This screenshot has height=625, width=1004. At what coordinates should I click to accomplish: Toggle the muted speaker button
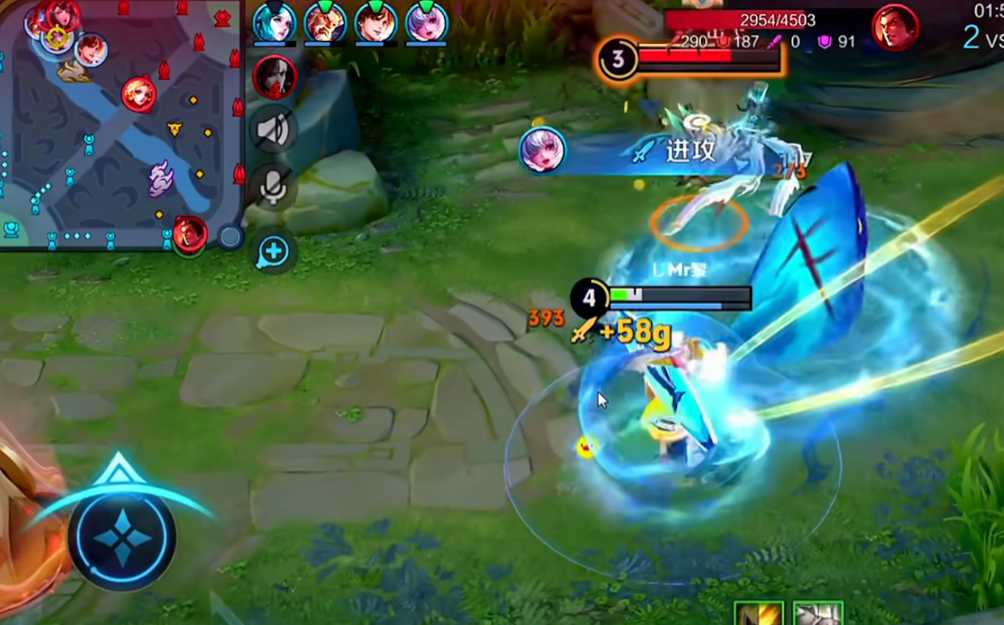(x=273, y=129)
